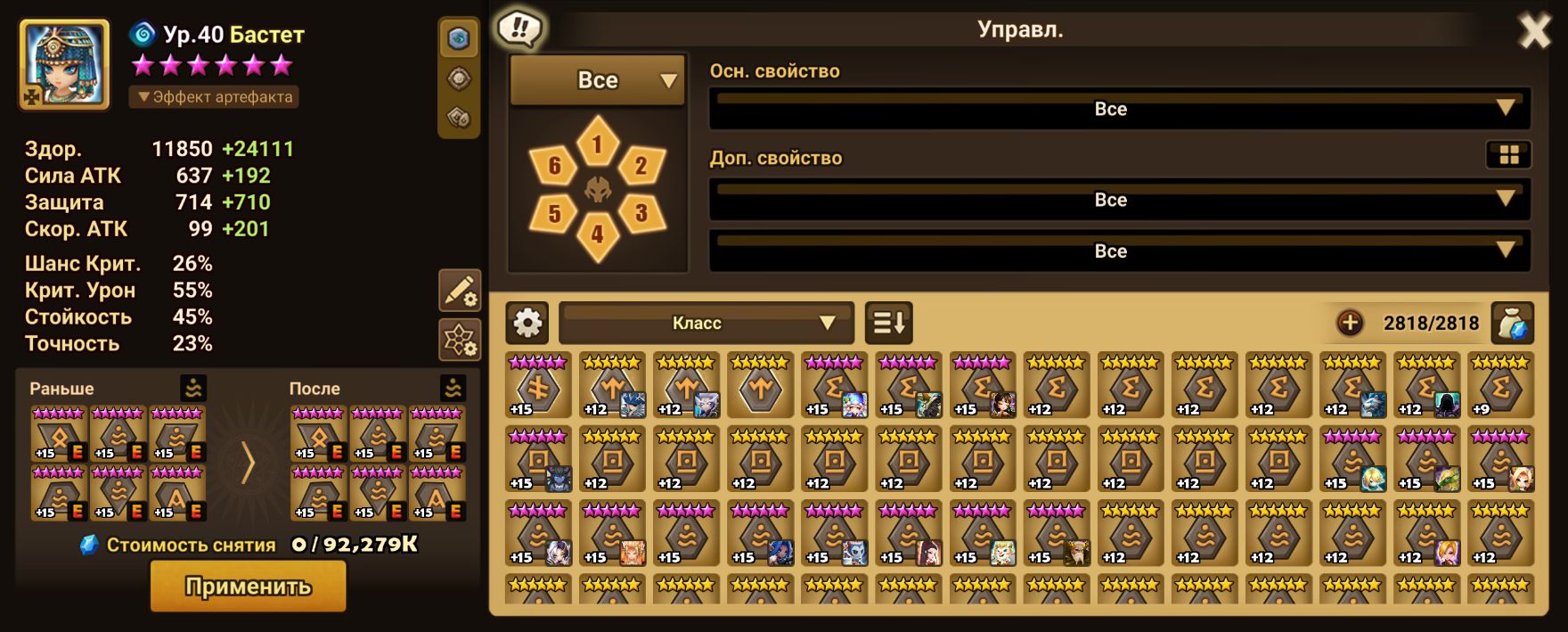Apply the rune changes with Применить
This screenshot has width=1568, height=632.
(x=248, y=587)
